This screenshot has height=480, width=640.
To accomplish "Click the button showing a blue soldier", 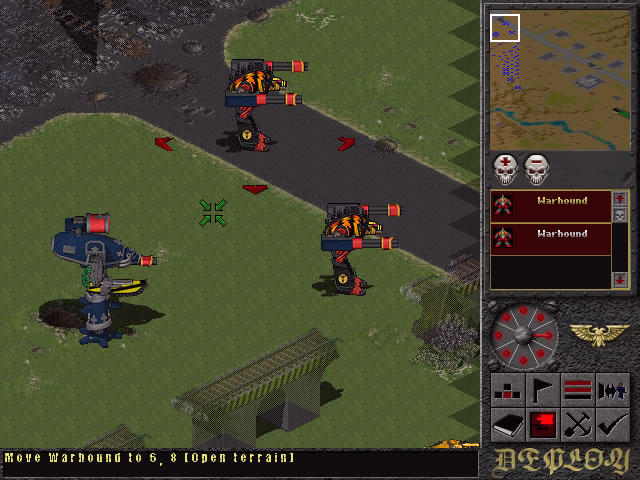I will [x=611, y=388].
